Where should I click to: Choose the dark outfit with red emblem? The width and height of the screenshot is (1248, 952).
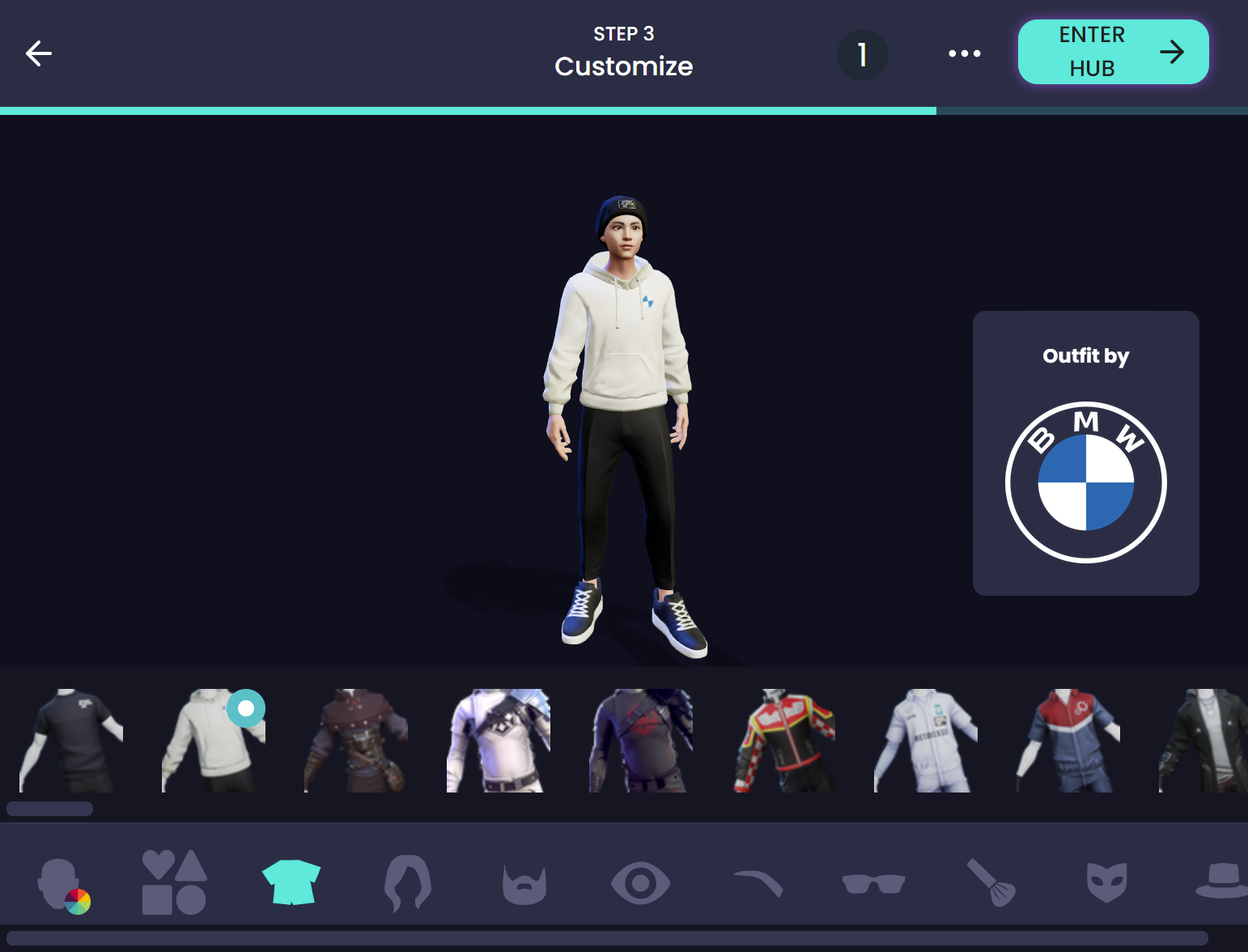(641, 741)
